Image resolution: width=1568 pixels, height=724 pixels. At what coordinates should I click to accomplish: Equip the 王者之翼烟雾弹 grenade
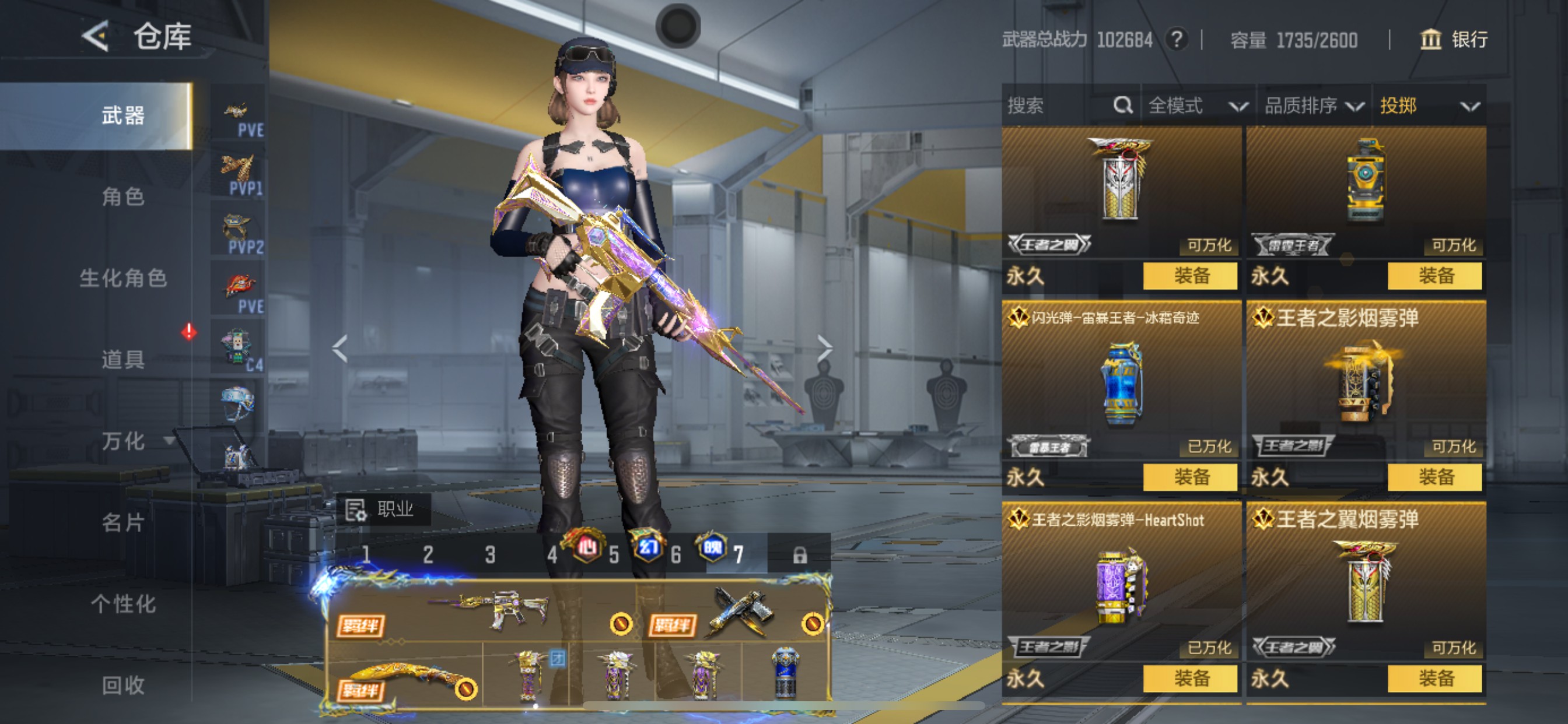(1434, 679)
